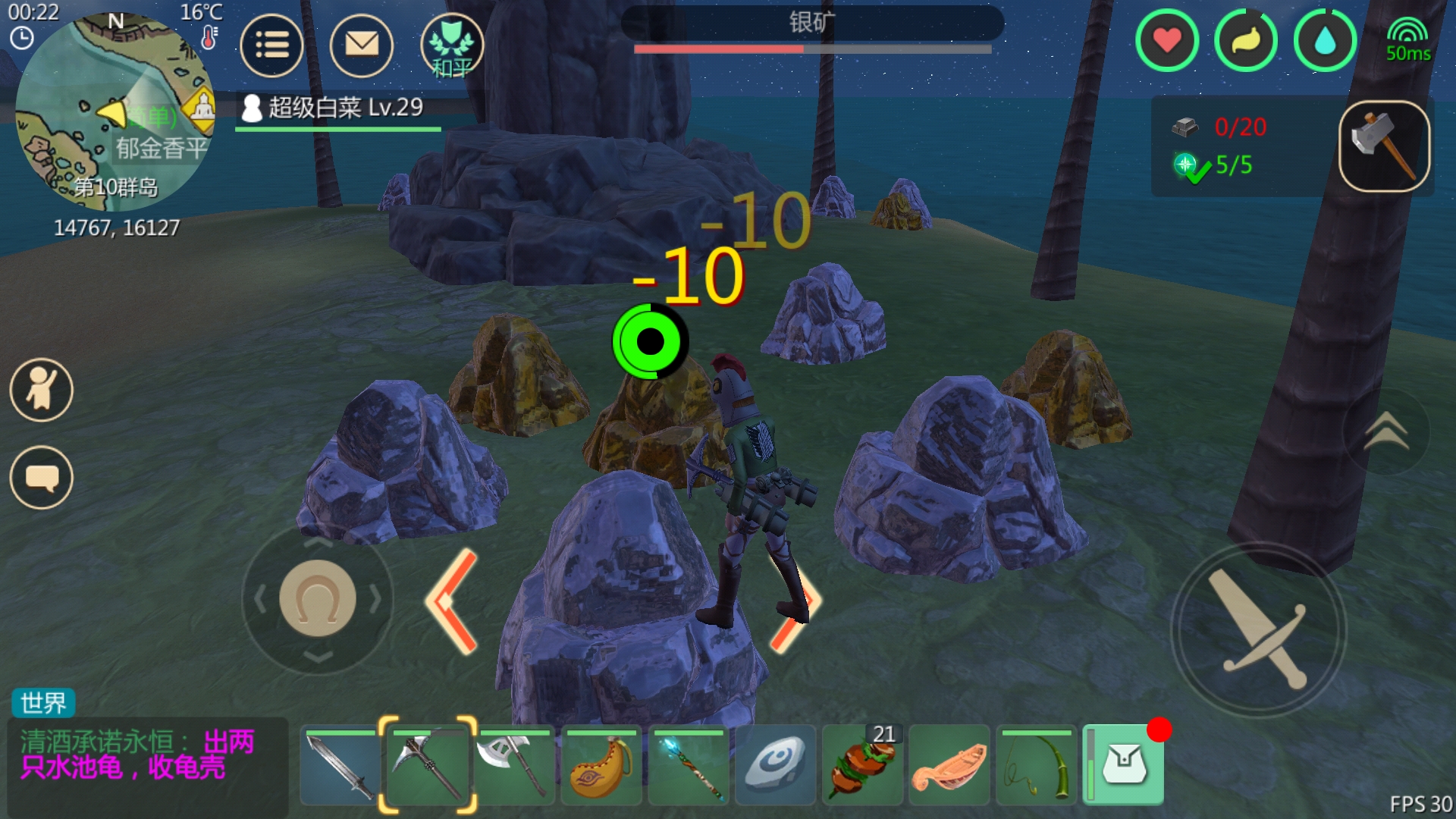Select the battle axe hotbar slot

[514, 766]
